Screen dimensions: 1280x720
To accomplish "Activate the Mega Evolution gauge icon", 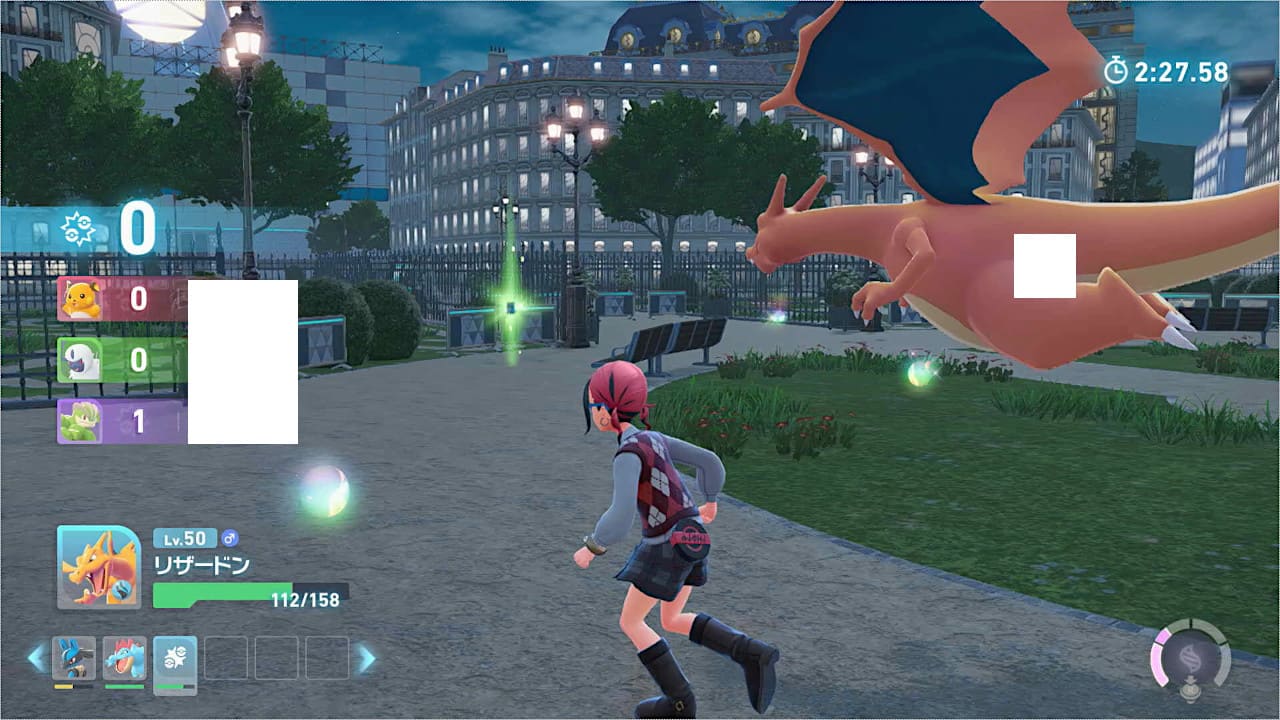I will [x=1190, y=659].
